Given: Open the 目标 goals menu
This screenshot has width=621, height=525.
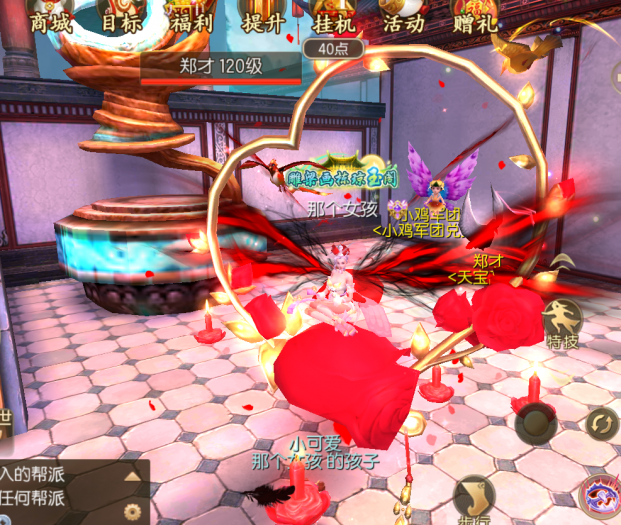Looking at the screenshot, I should pyautogui.click(x=122, y=20).
